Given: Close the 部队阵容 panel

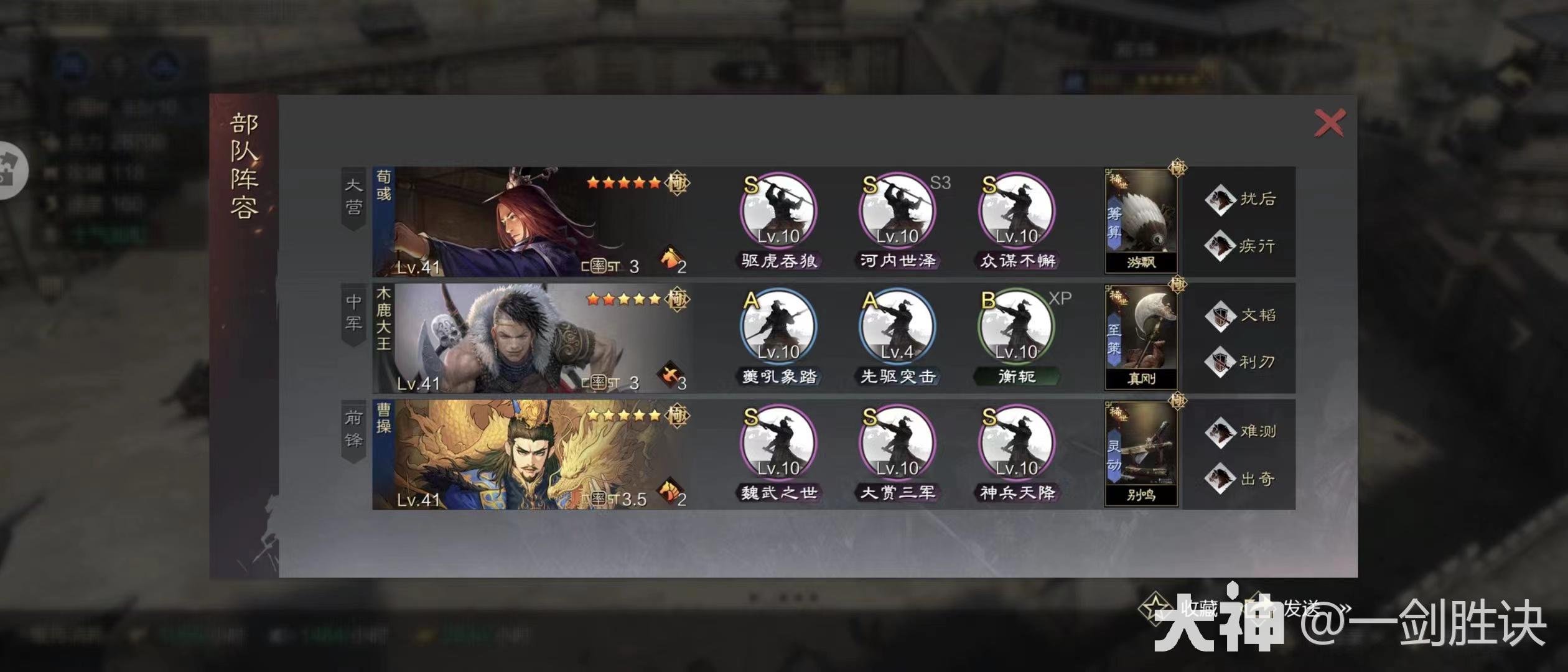Looking at the screenshot, I should point(1329,123).
